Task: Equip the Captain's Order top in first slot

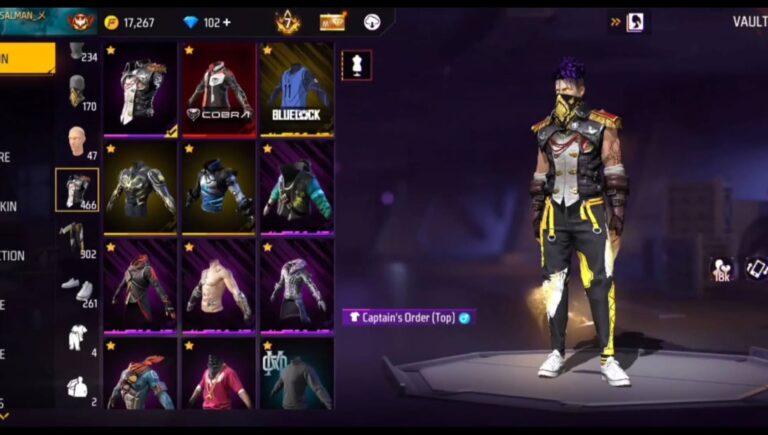Action: [x=141, y=90]
